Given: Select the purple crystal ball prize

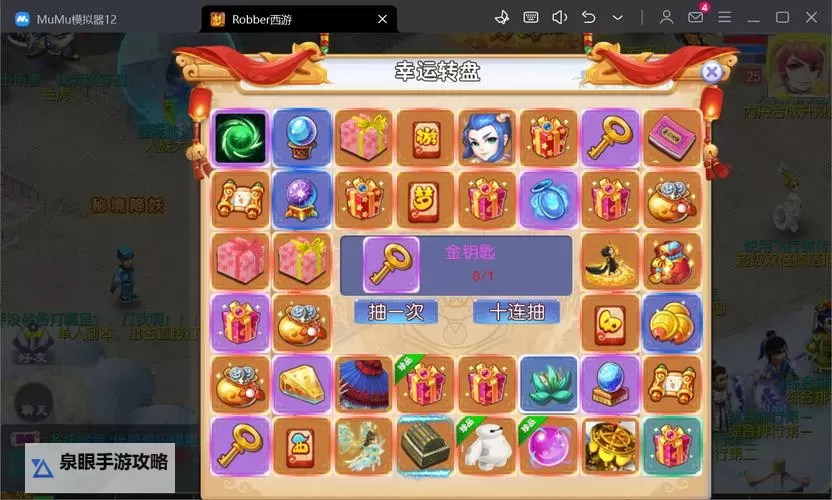Looking at the screenshot, I should 301,199.
